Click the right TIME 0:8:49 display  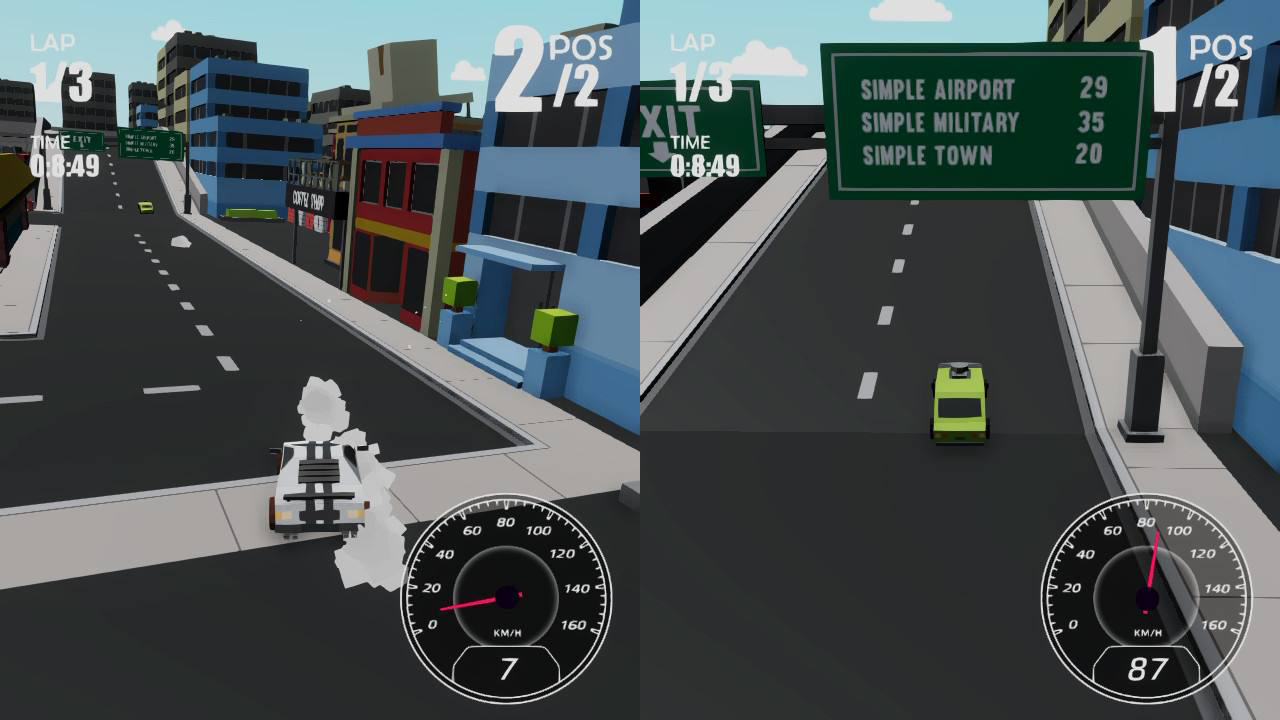700,155
